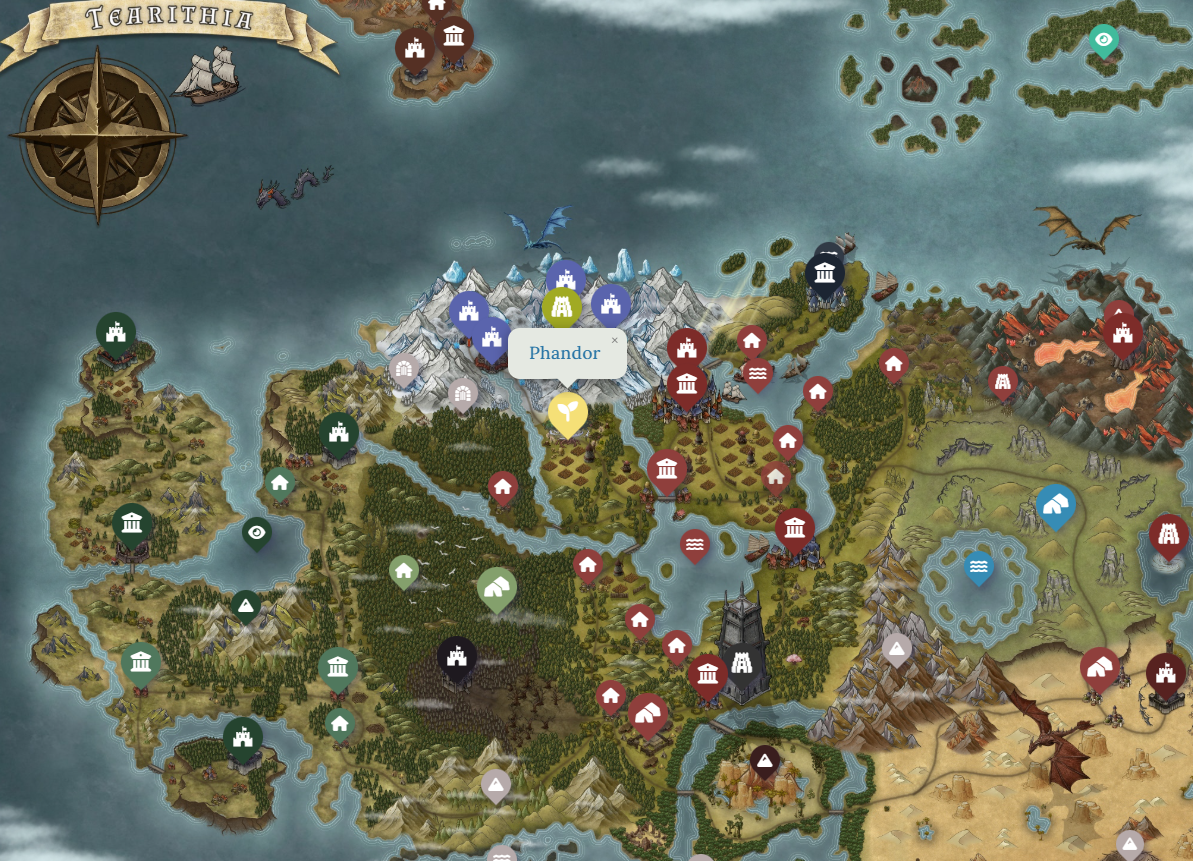Select the red castle marker in the lava mountains

pyautogui.click(x=1122, y=332)
